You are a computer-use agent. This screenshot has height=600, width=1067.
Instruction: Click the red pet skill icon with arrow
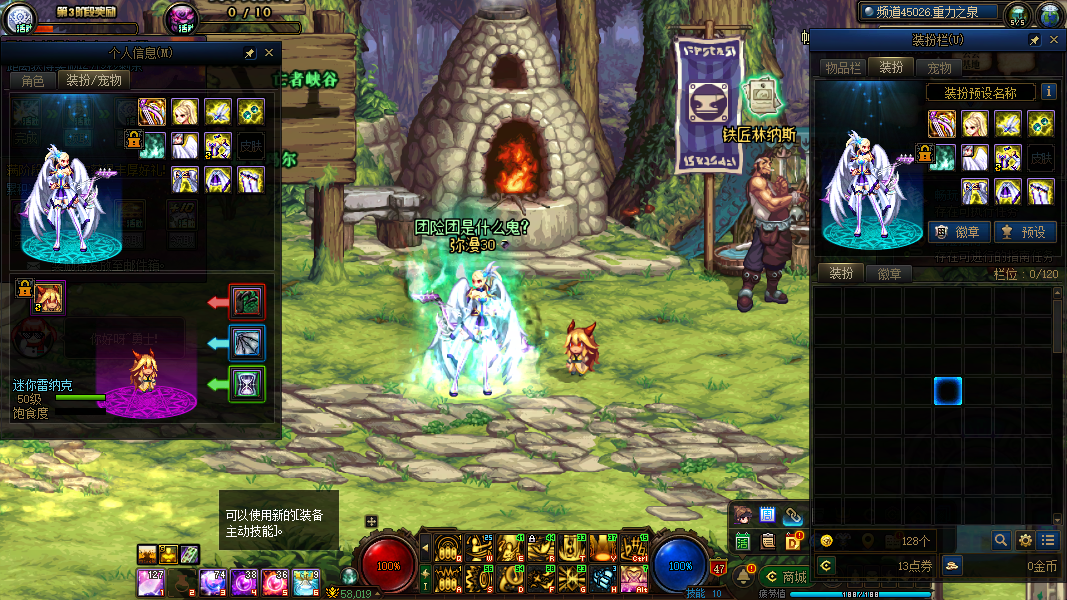[246, 301]
